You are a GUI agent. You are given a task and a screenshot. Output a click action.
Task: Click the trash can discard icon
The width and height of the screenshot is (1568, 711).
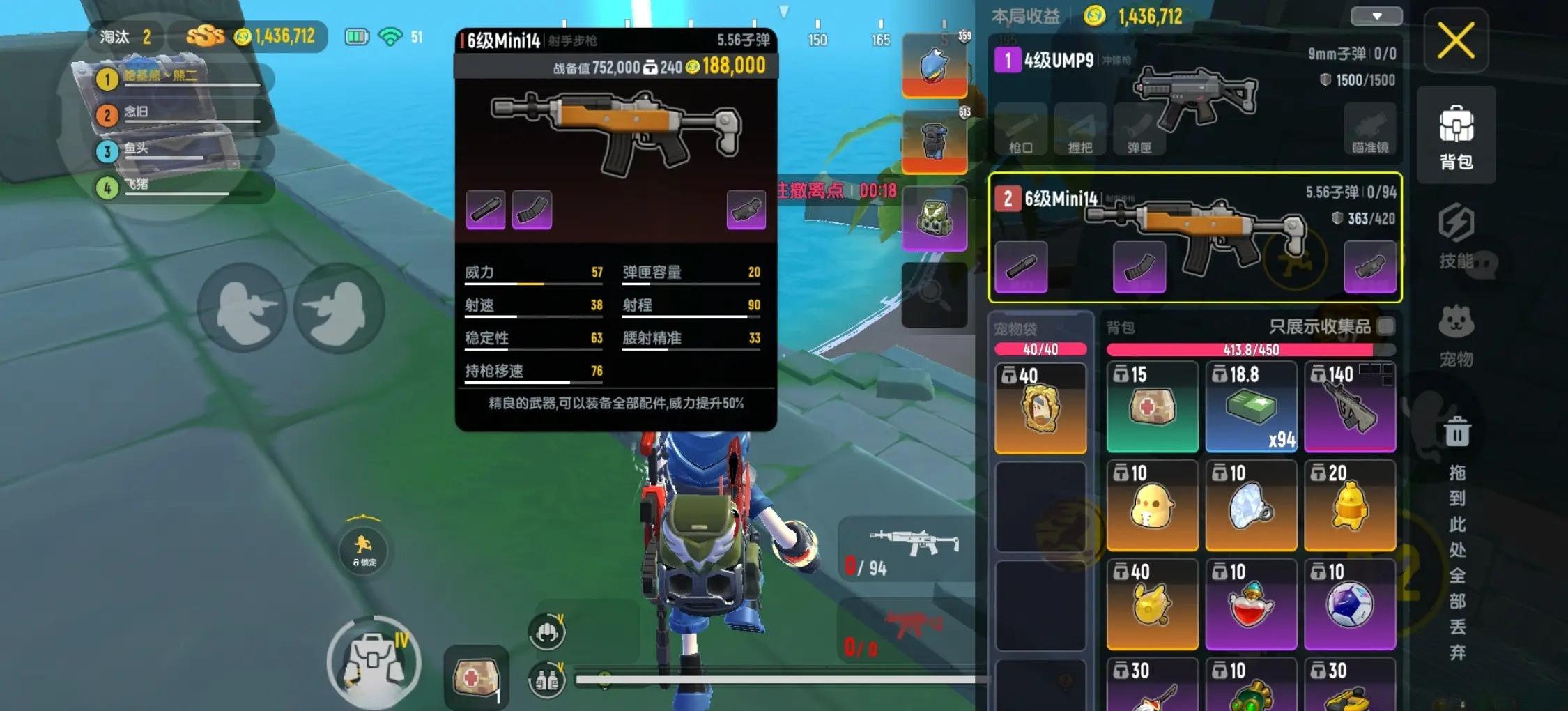[x=1456, y=431]
